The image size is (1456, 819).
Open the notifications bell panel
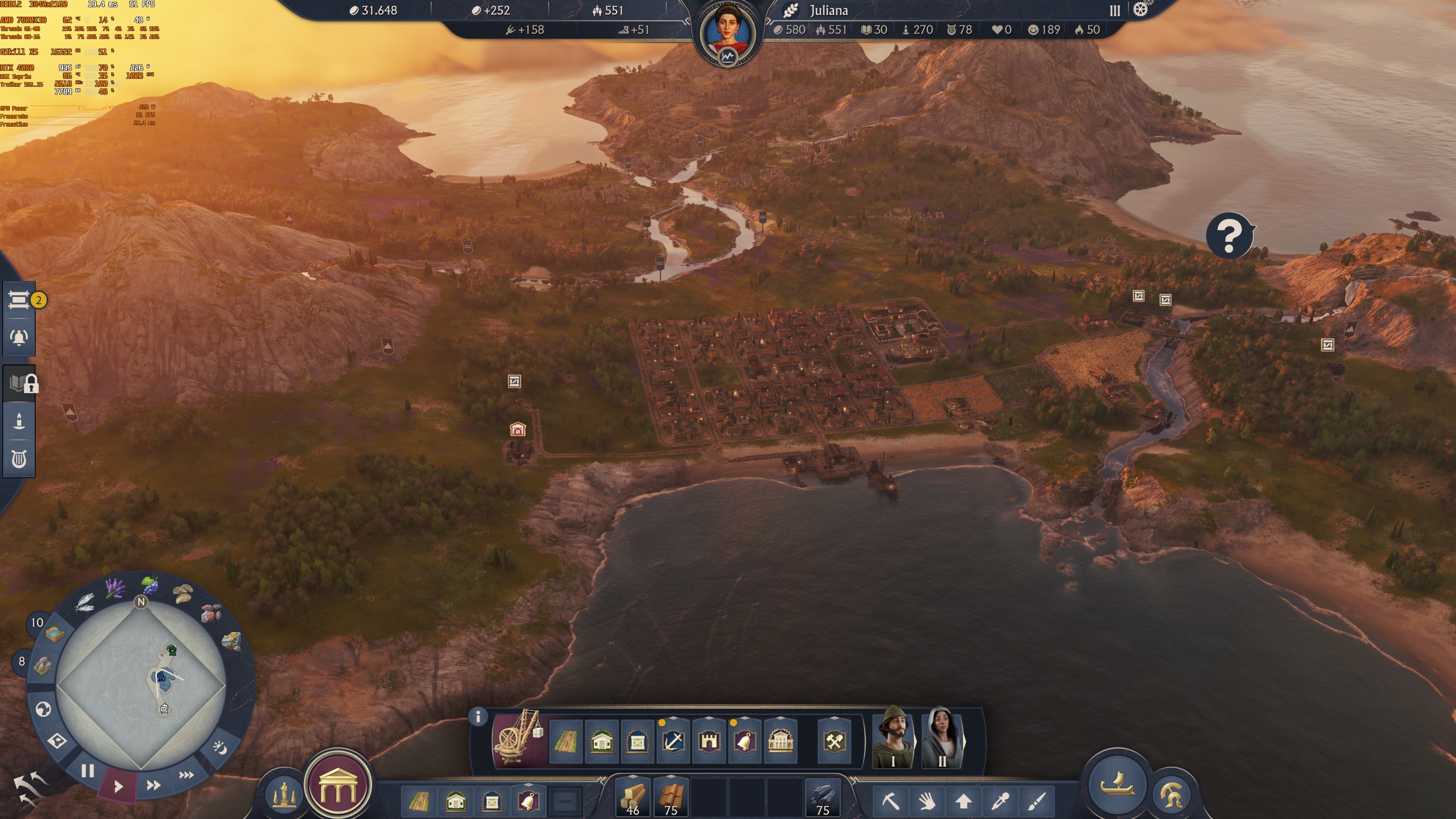coord(19,337)
